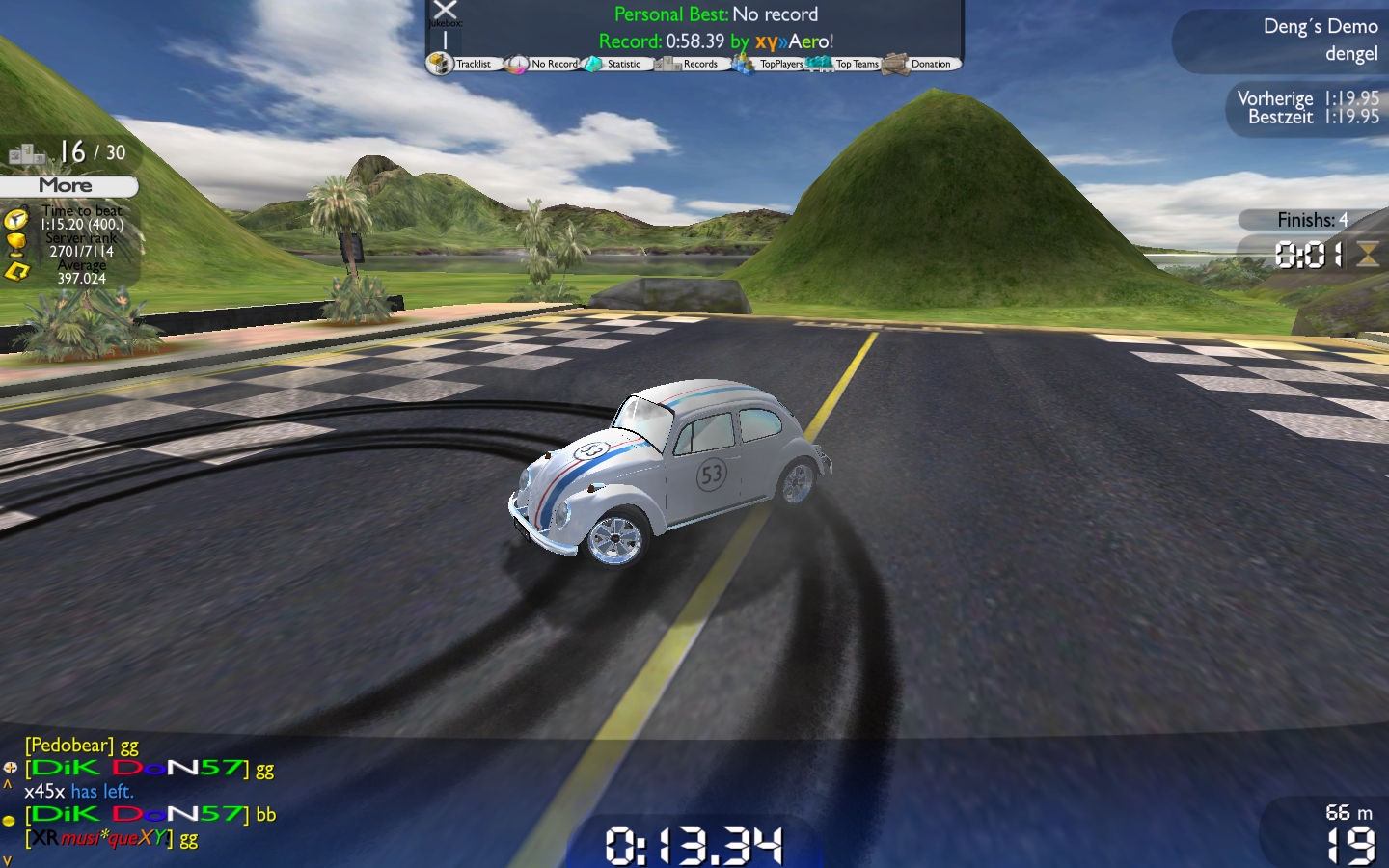Image resolution: width=1389 pixels, height=868 pixels.
Task: Expand the More button under player count
Action: [x=67, y=185]
